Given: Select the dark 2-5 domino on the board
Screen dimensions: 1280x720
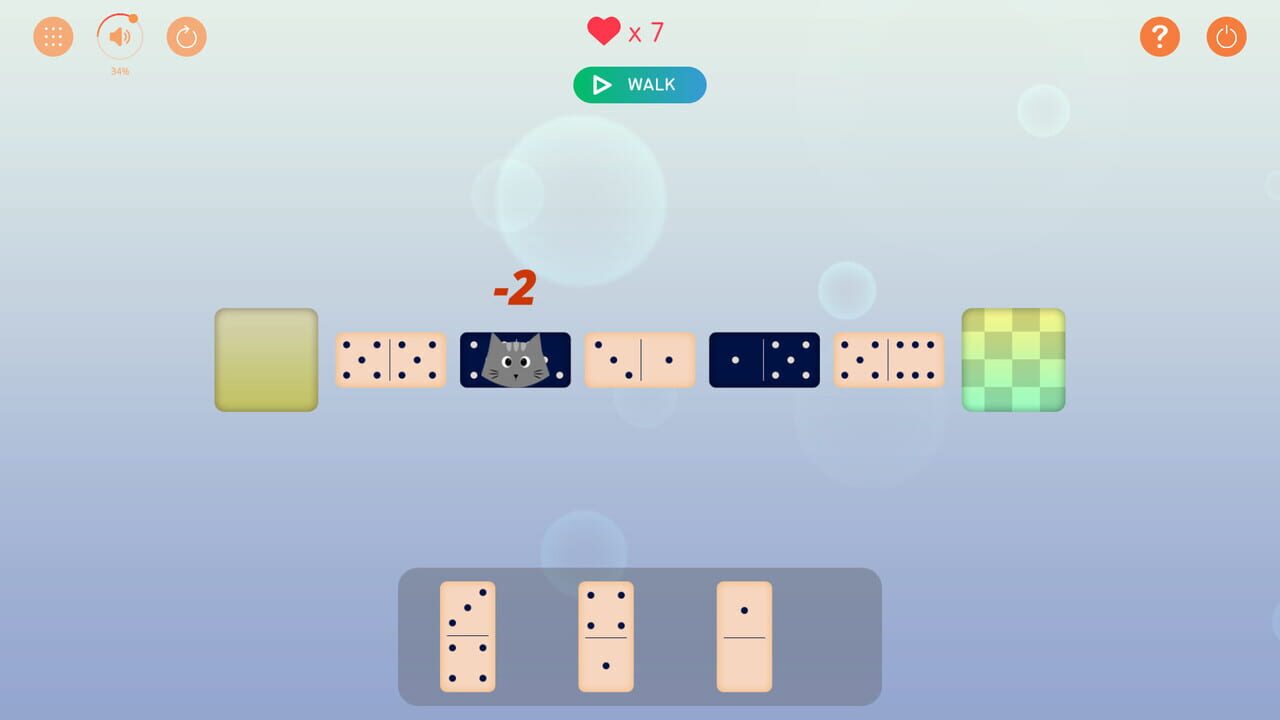Looking at the screenshot, I should click(x=764, y=359).
